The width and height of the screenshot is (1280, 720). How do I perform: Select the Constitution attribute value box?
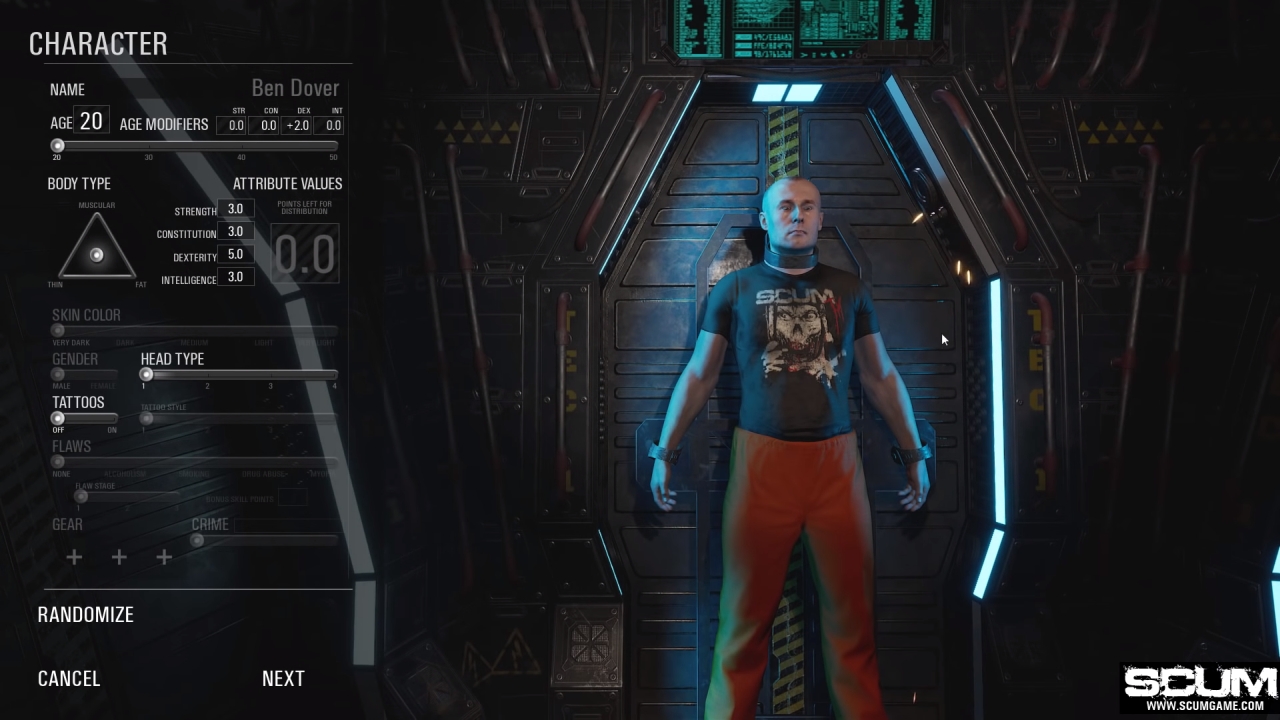[x=235, y=231]
